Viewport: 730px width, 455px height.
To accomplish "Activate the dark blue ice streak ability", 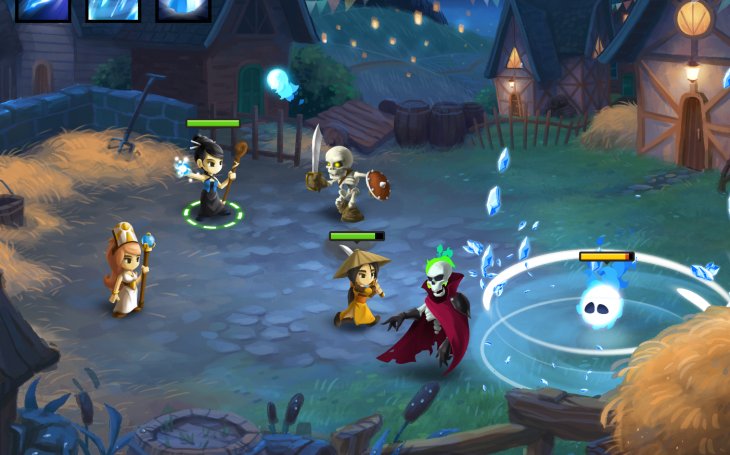I will click(x=42, y=9).
